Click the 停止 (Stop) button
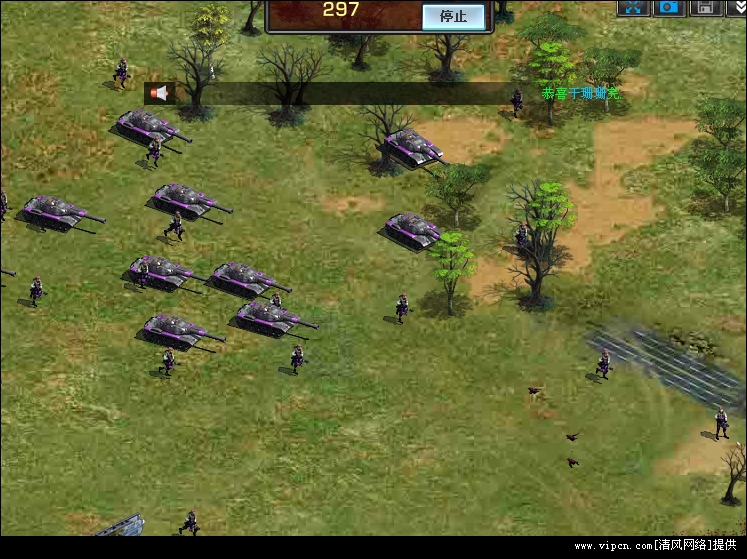 (x=453, y=16)
